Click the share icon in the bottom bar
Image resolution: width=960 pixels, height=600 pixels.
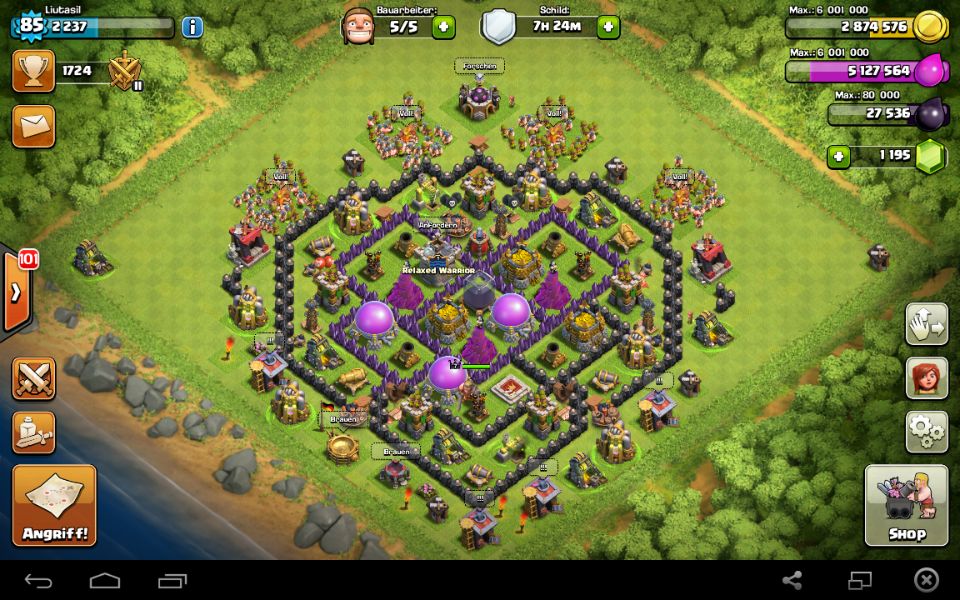point(792,581)
